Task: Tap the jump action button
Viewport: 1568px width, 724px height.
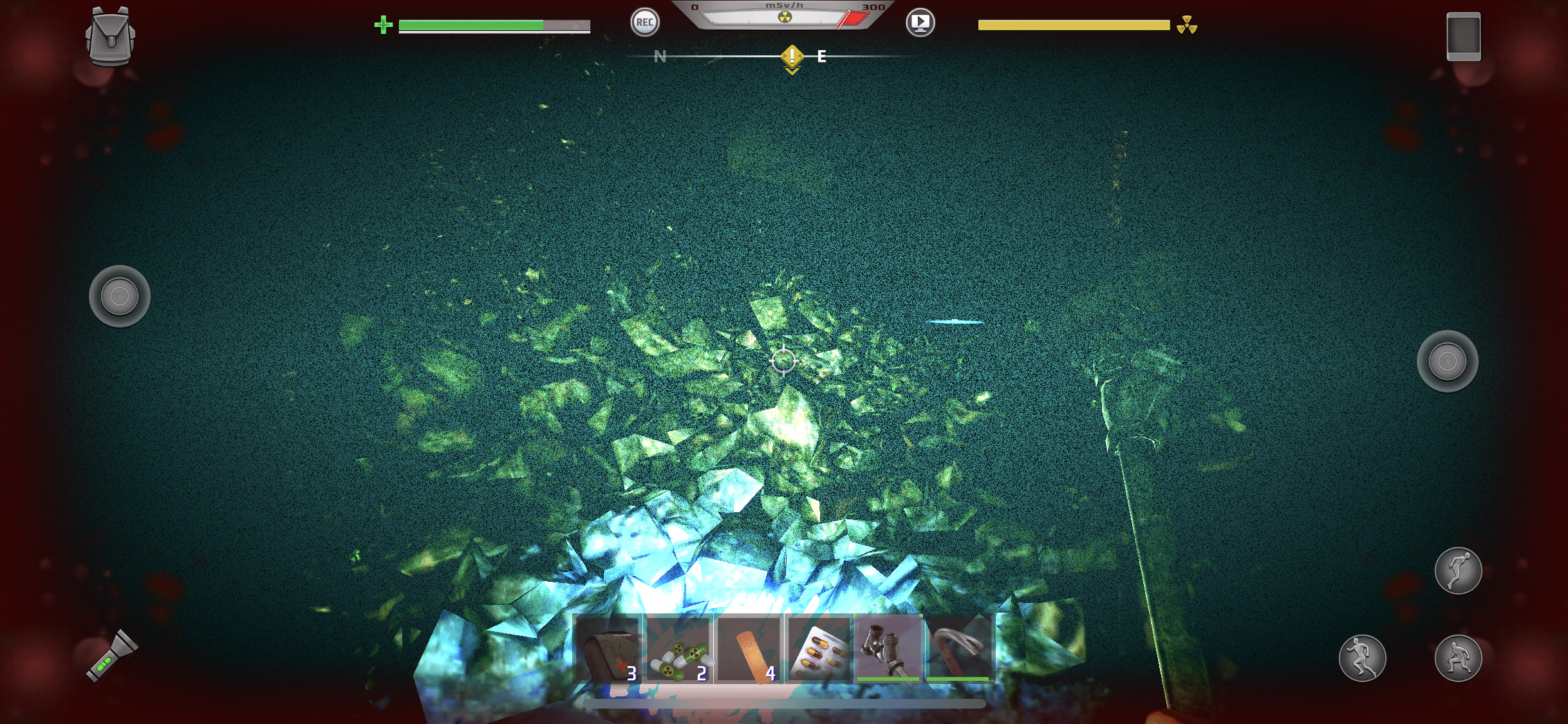Action: (1458, 571)
